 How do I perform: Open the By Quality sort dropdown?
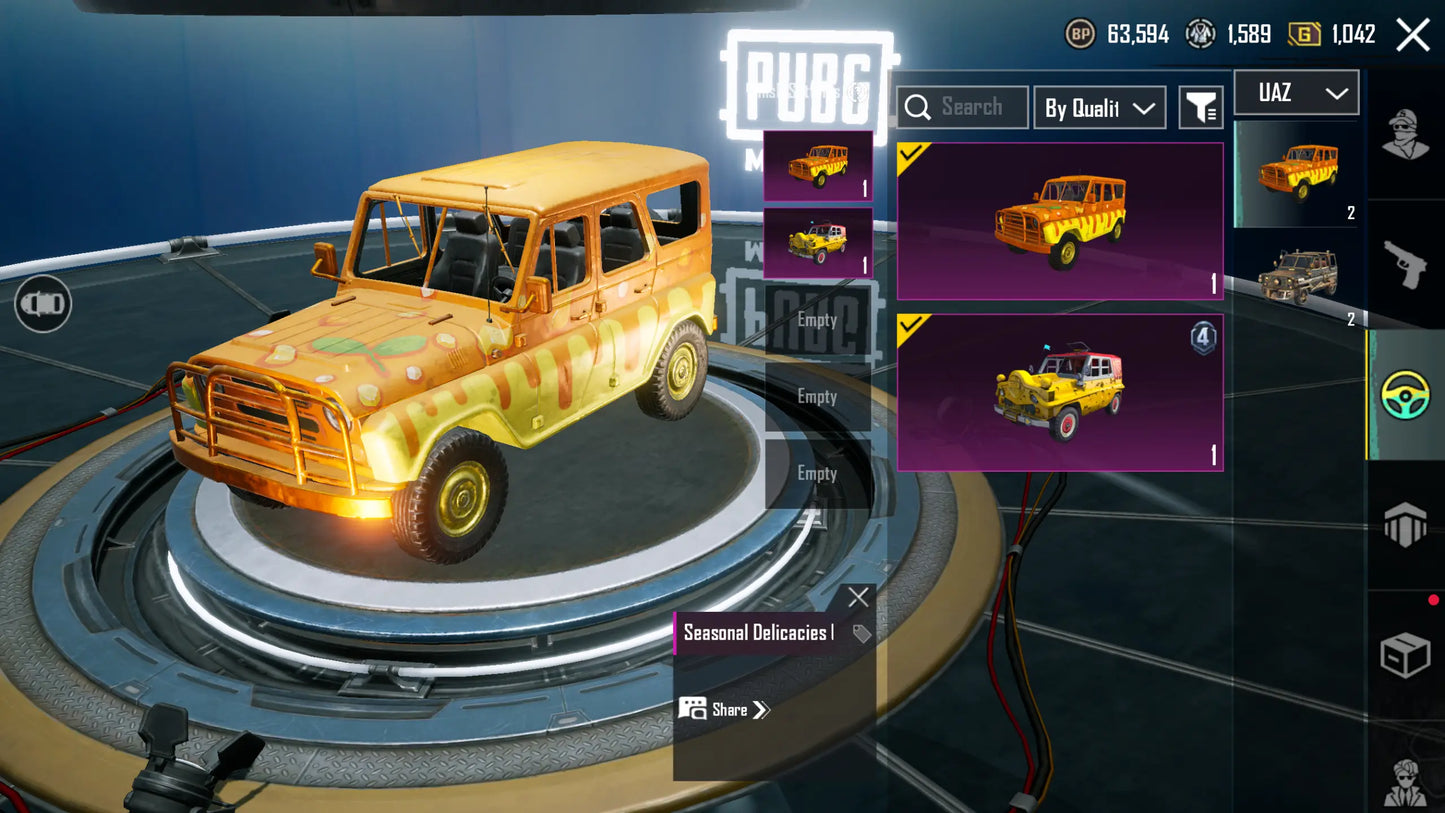coord(1099,108)
